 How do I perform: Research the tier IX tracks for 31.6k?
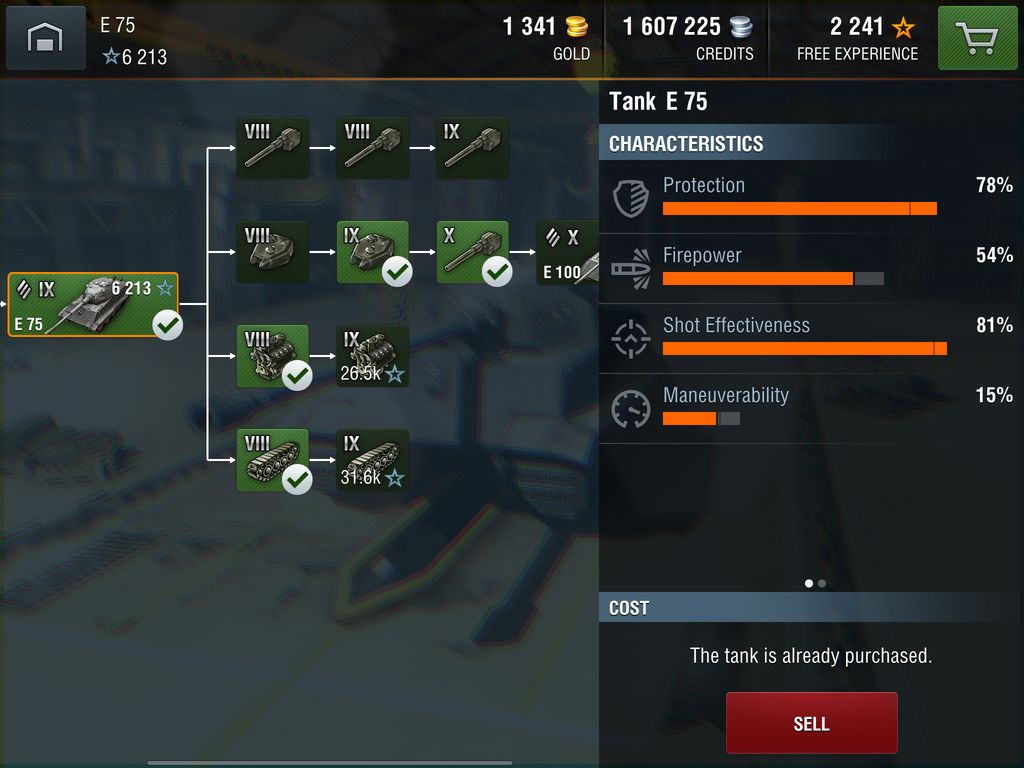[372, 460]
